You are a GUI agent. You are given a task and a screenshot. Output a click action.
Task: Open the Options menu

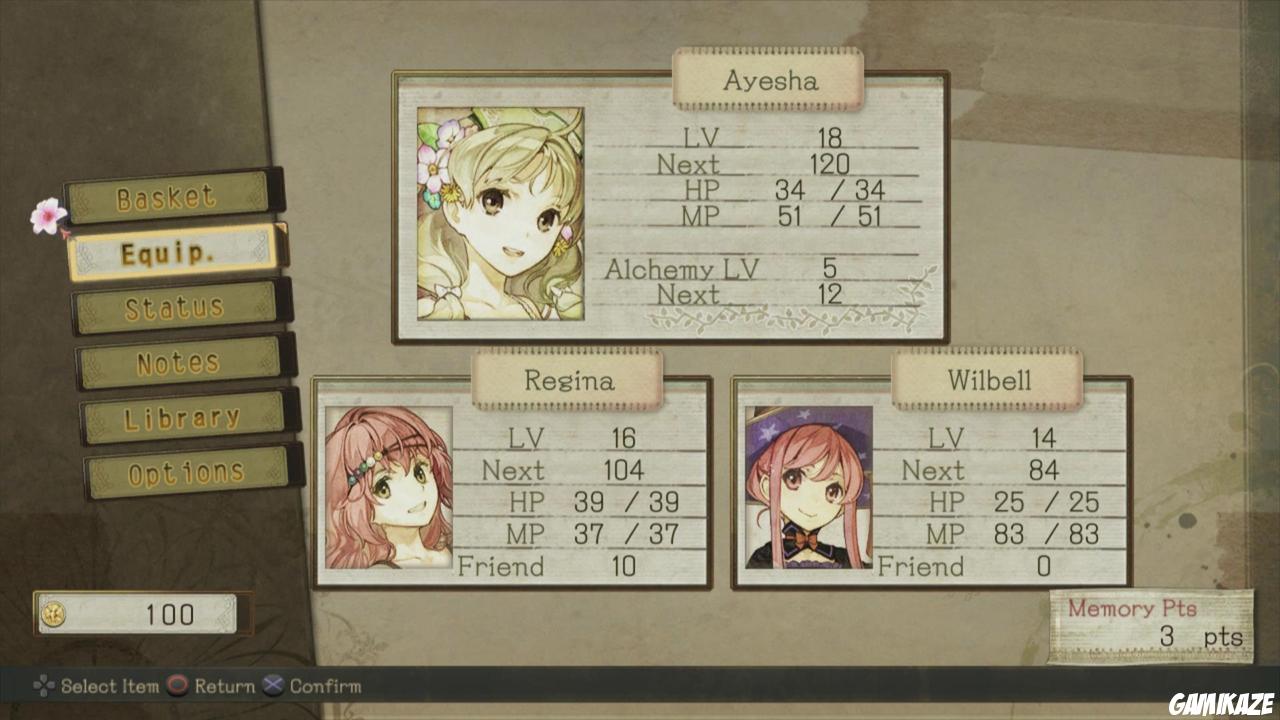(188, 472)
